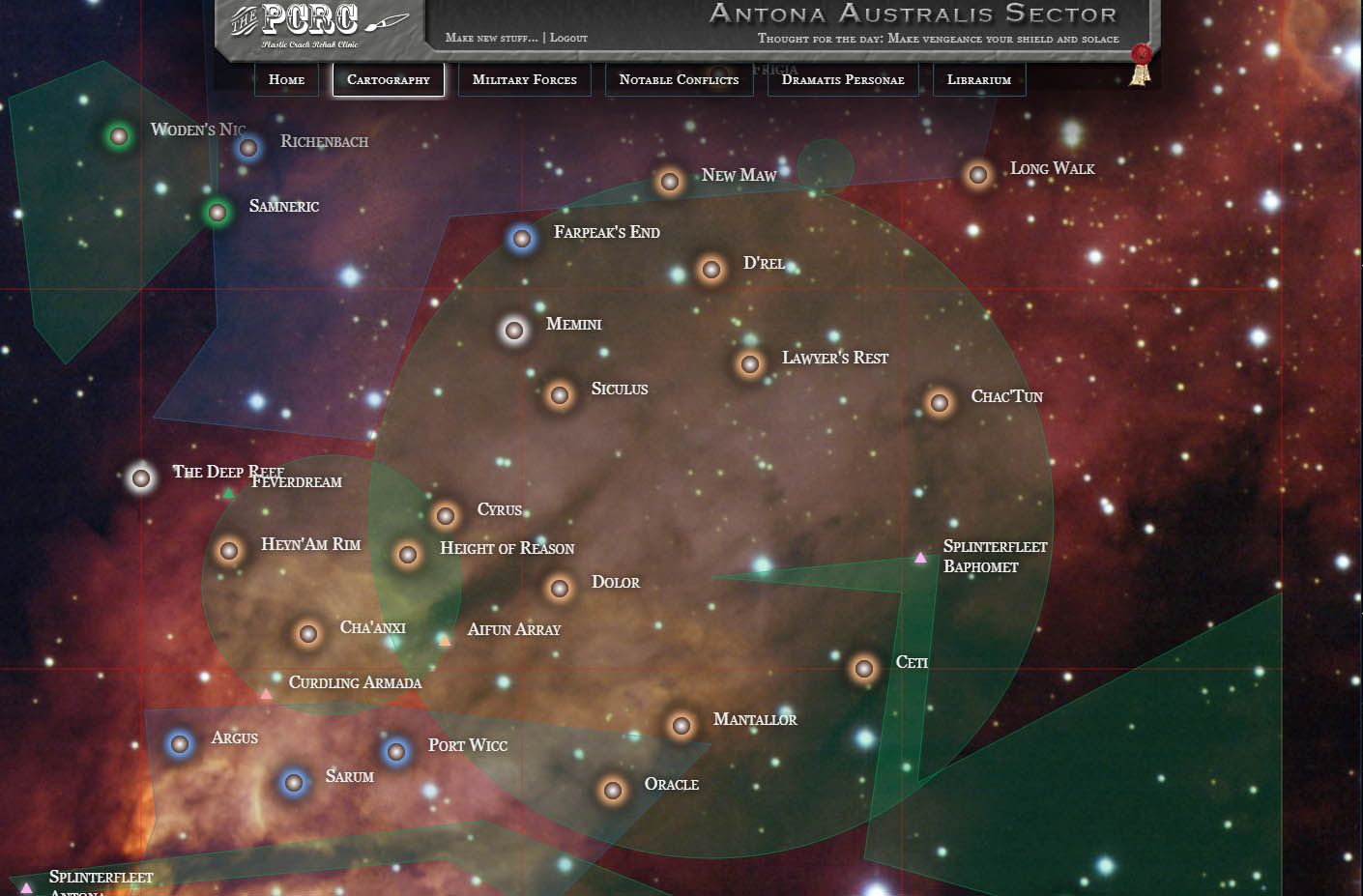Click the Woden's Nic star icon
This screenshot has width=1363, height=896.
tap(118, 136)
